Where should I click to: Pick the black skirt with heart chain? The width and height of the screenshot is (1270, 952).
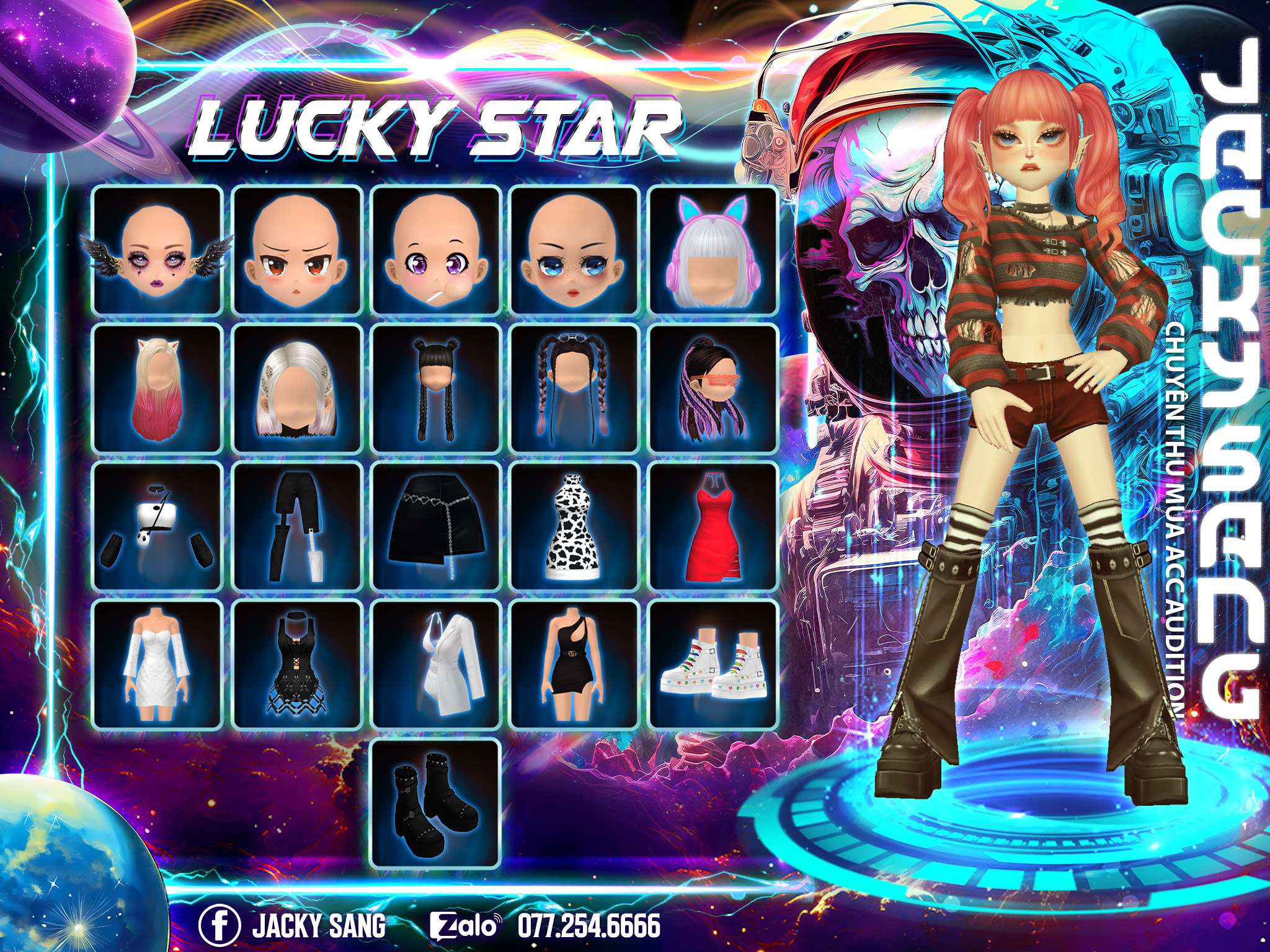[436, 526]
